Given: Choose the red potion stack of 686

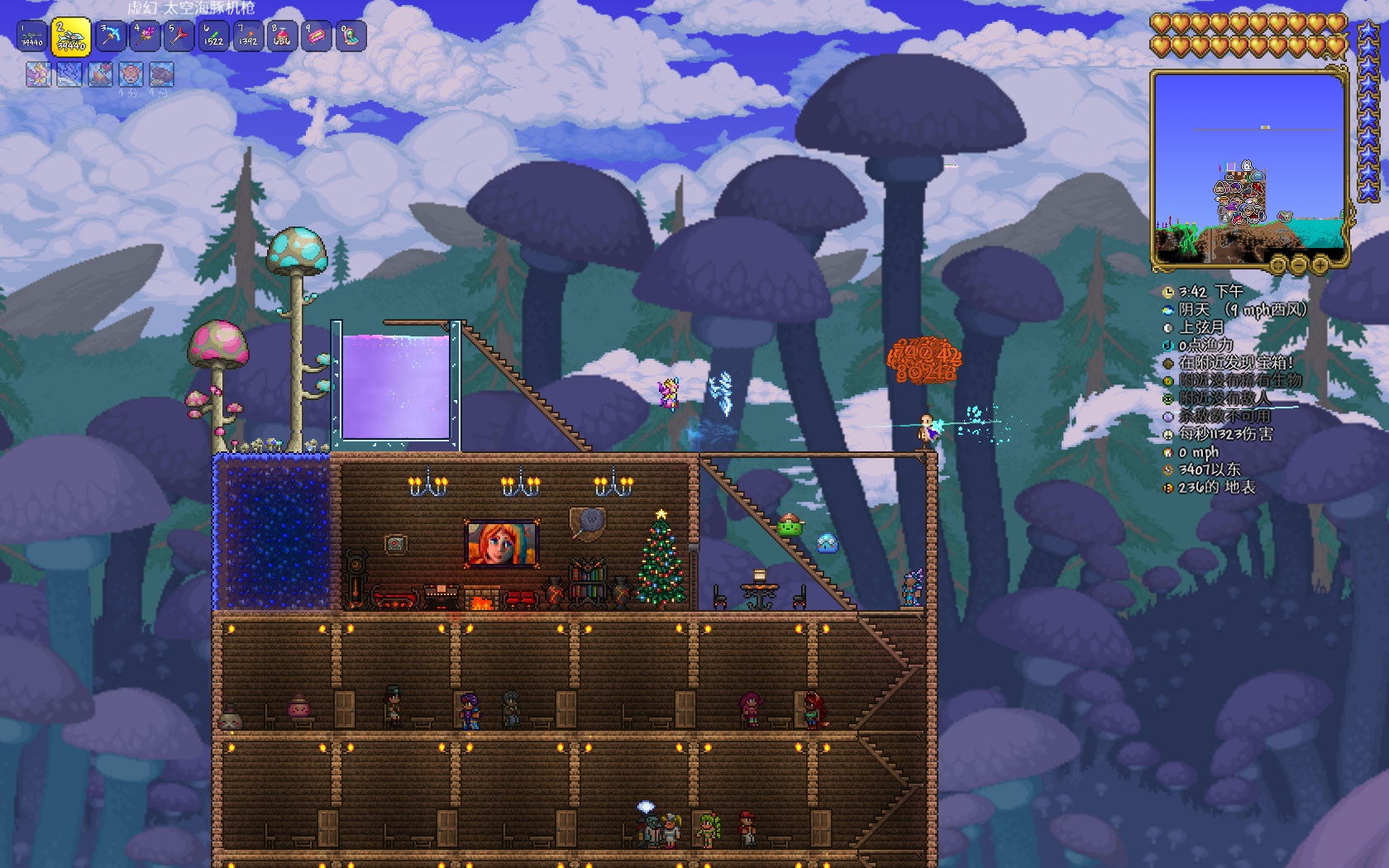Looking at the screenshot, I should click(282, 36).
